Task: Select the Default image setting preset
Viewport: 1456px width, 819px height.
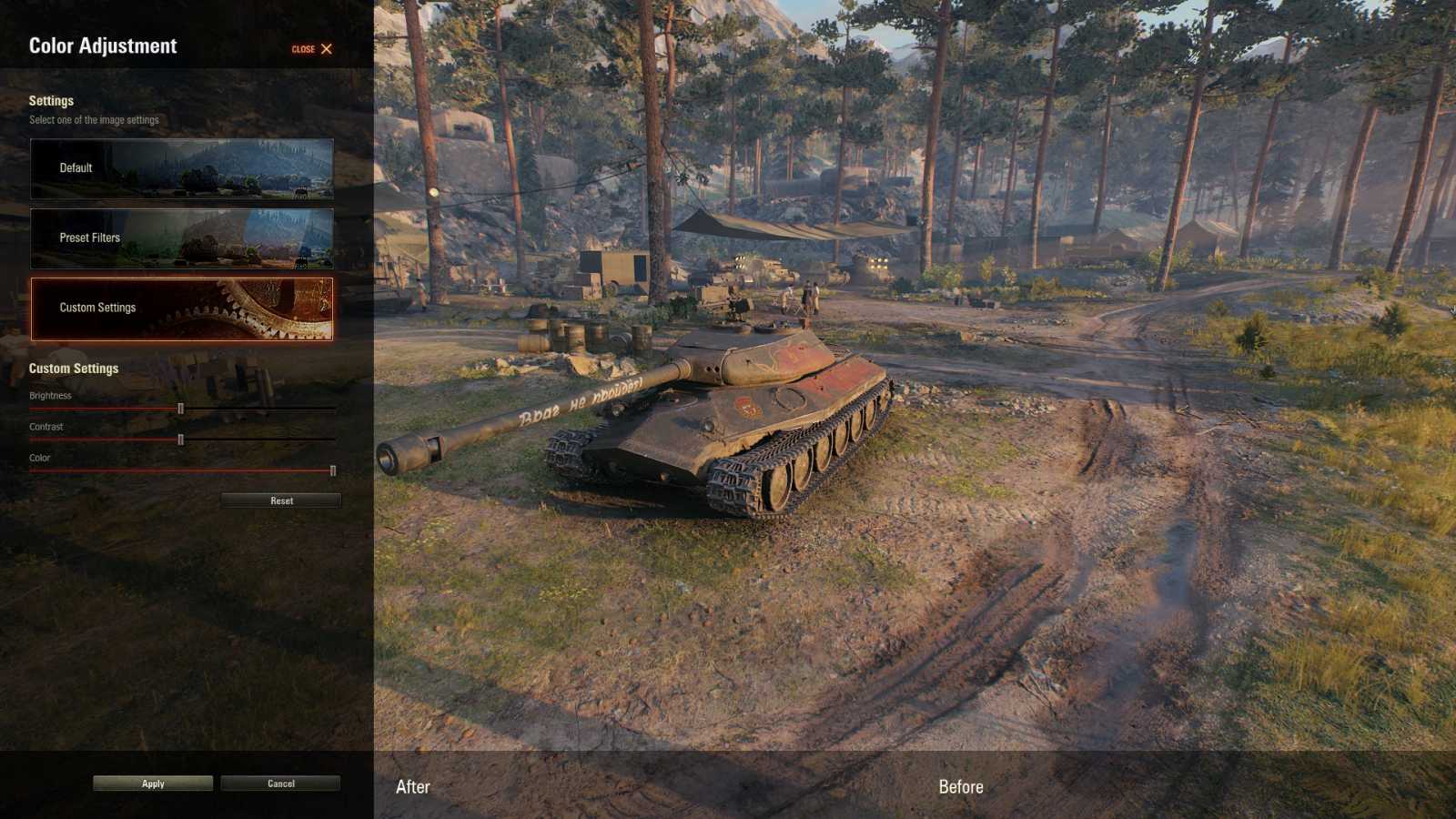Action: pos(181,167)
